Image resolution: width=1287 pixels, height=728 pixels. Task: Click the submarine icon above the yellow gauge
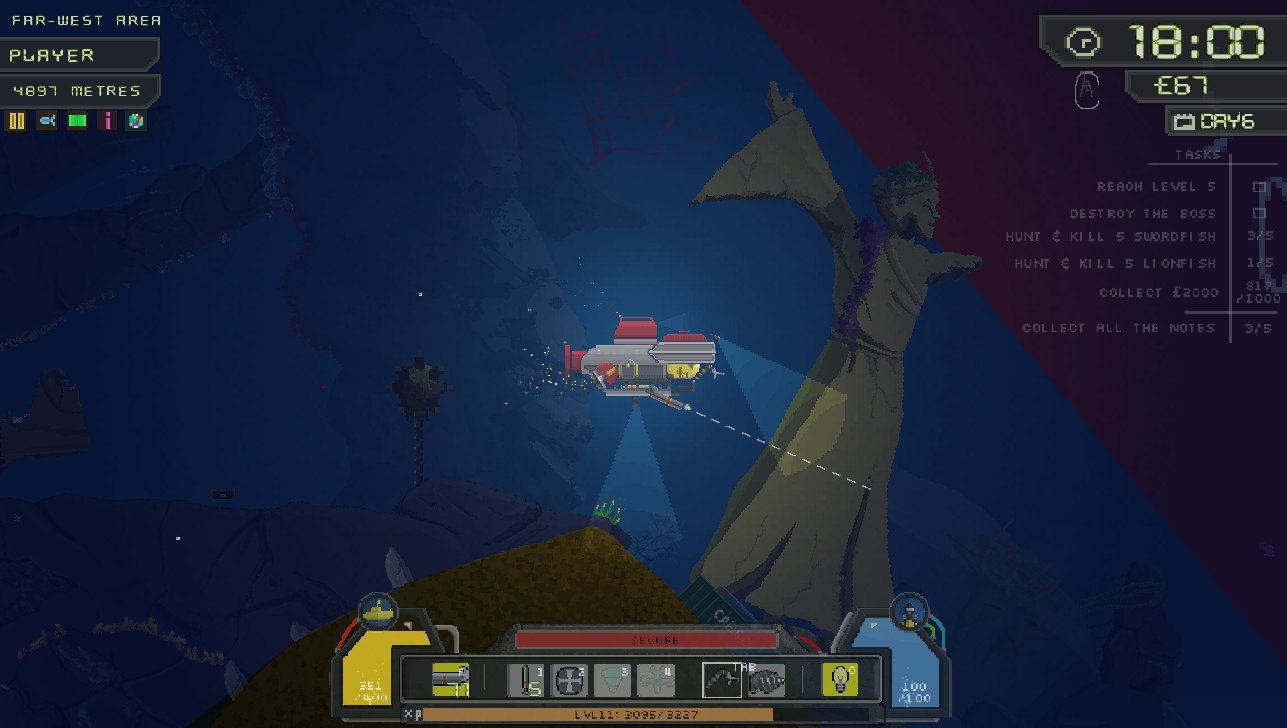pos(378,609)
